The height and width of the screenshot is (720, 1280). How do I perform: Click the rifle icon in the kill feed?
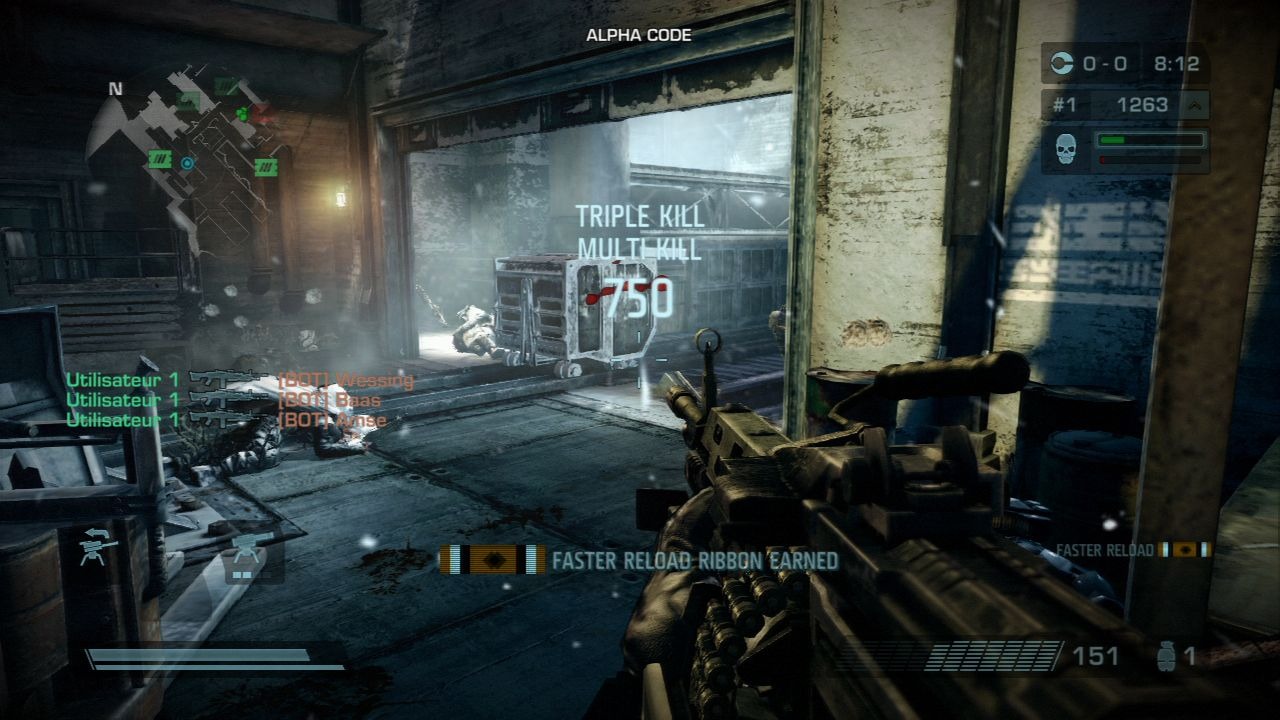(x=230, y=378)
